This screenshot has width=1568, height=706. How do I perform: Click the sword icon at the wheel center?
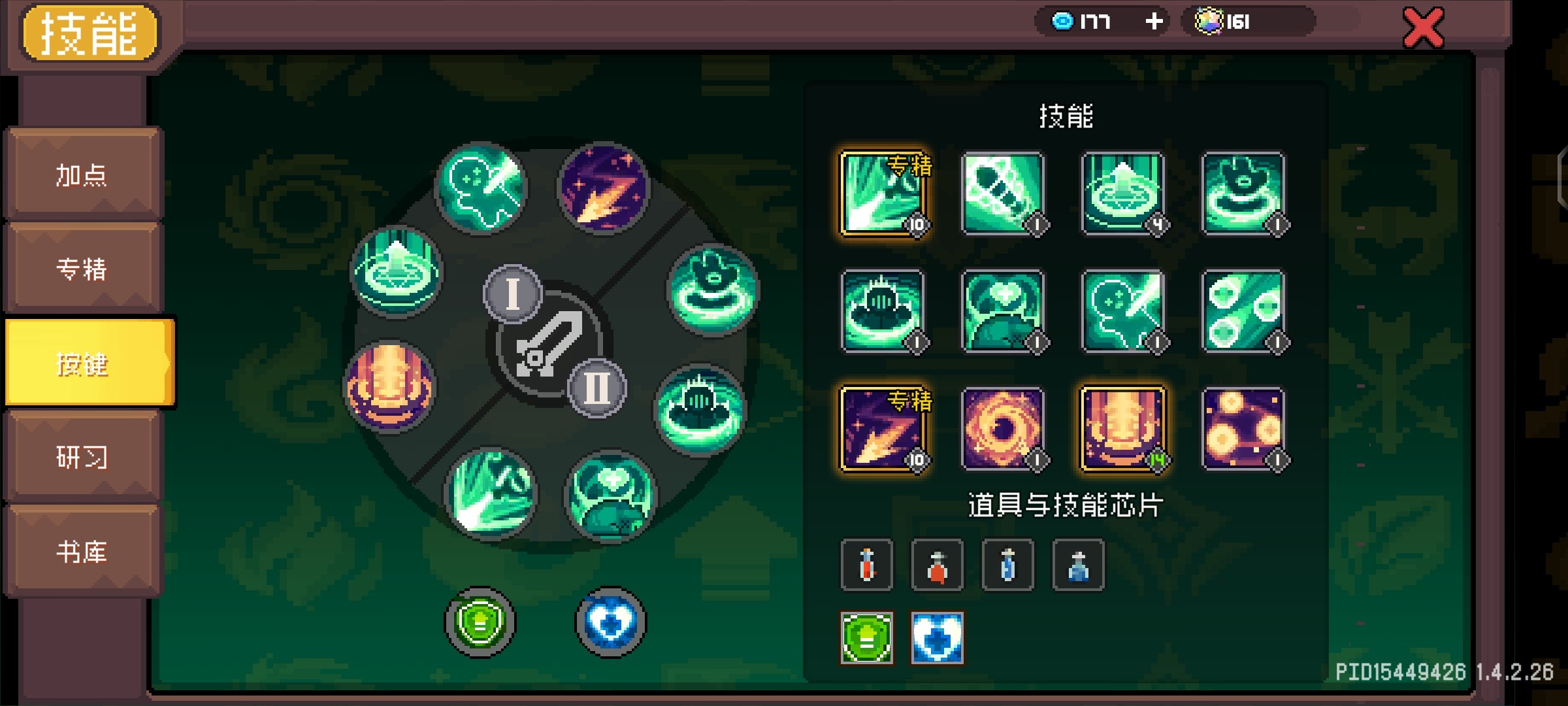(x=547, y=345)
